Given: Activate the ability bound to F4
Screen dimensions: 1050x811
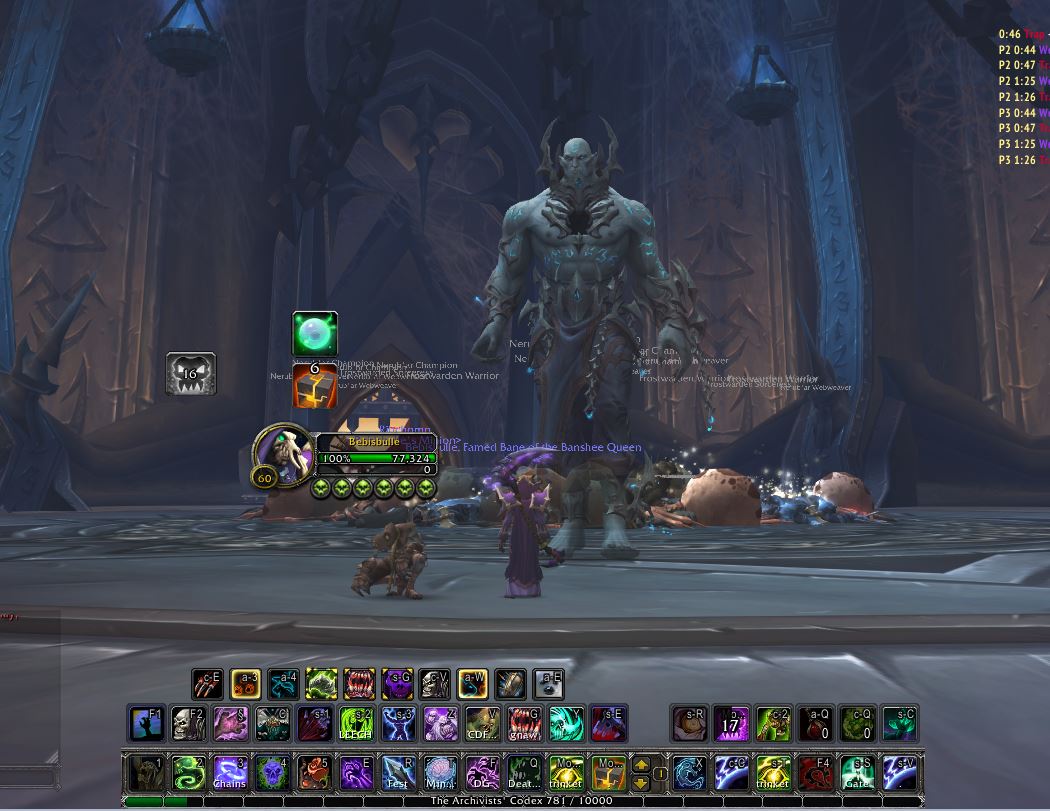Looking at the screenshot, I should click(814, 771).
